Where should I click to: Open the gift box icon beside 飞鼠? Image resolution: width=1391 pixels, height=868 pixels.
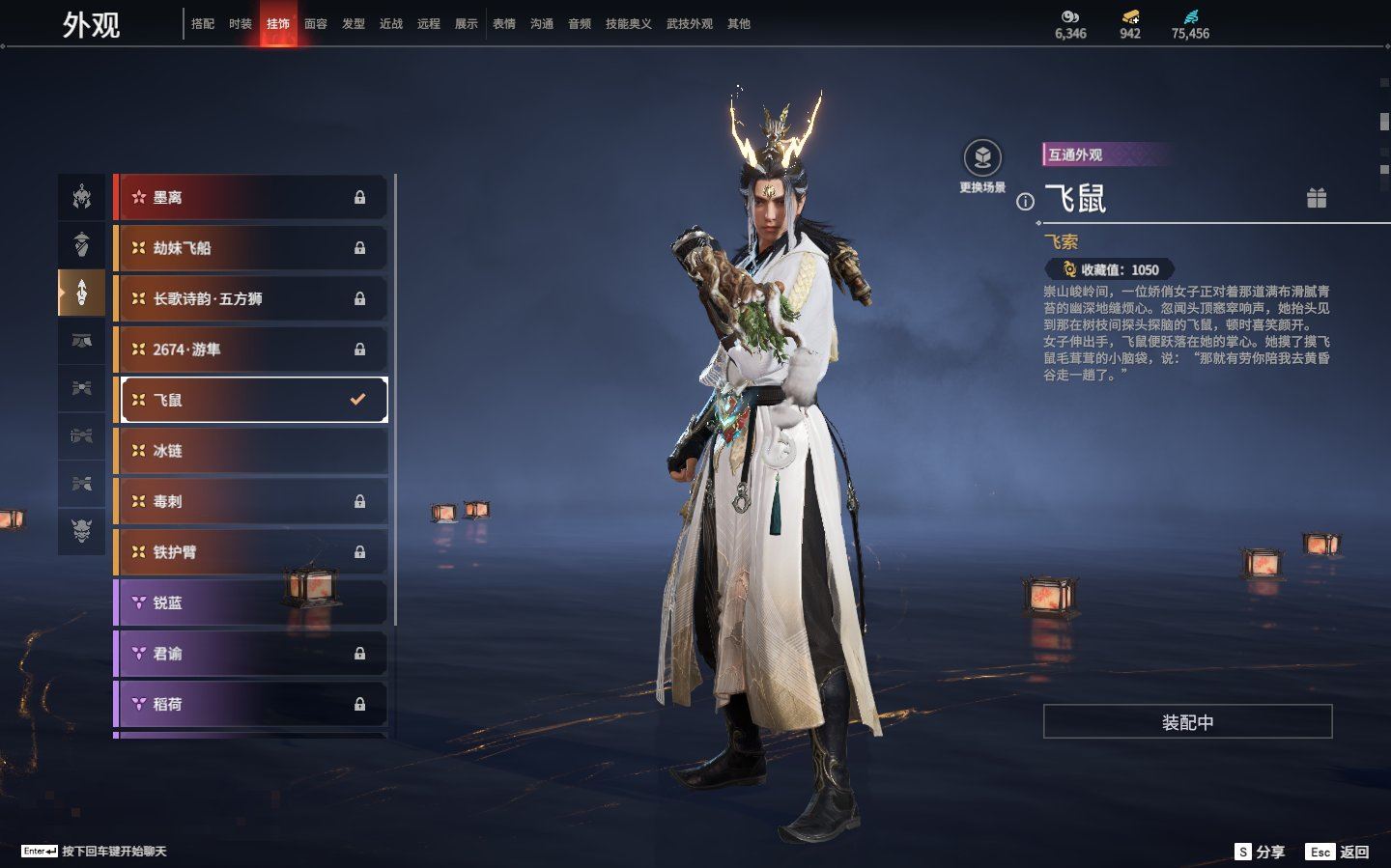click(1317, 198)
